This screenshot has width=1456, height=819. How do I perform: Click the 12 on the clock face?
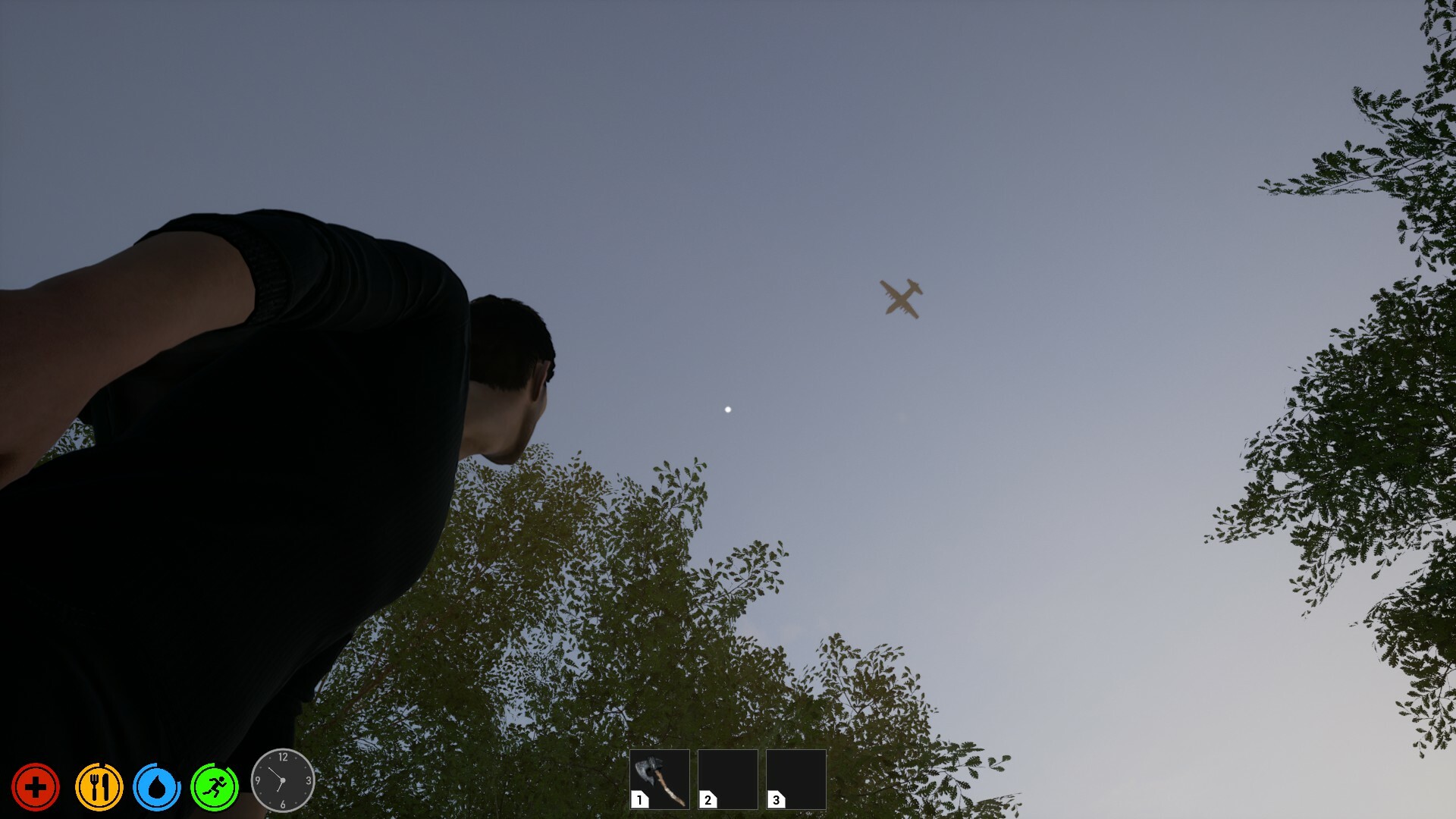click(x=283, y=757)
